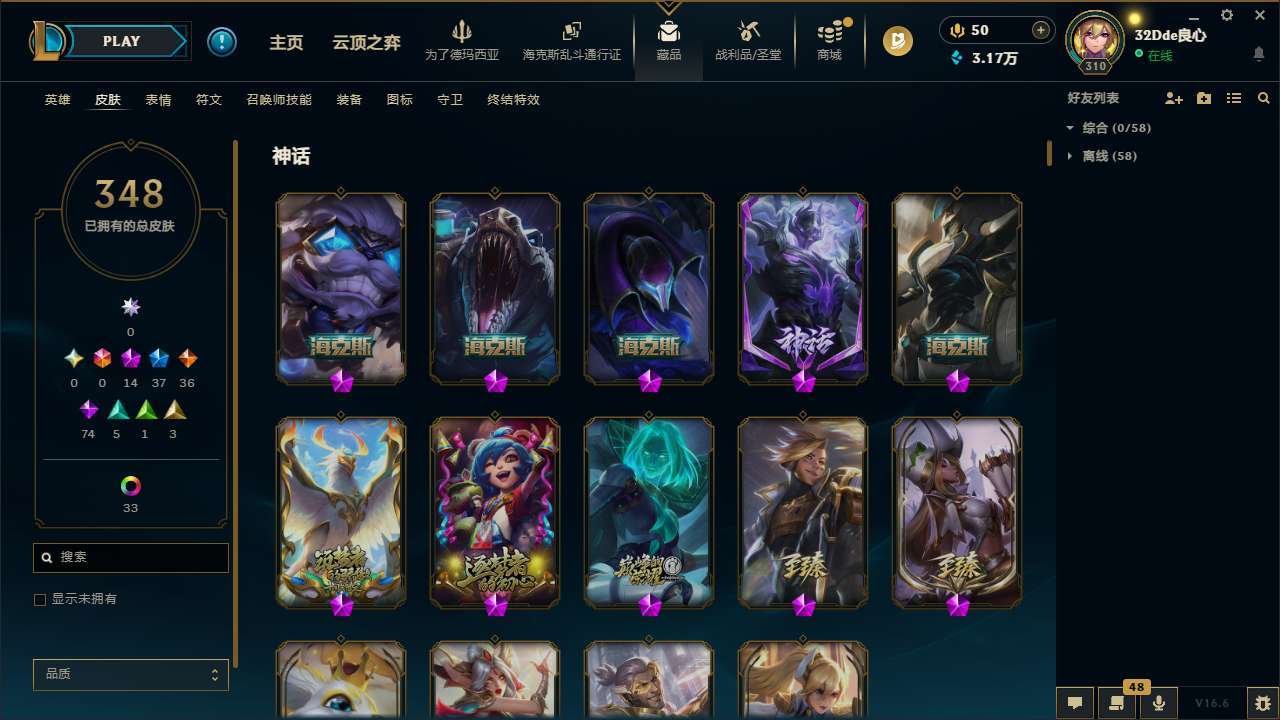
Task: Open the chat conversations bubble icon
Action: click(x=1073, y=704)
